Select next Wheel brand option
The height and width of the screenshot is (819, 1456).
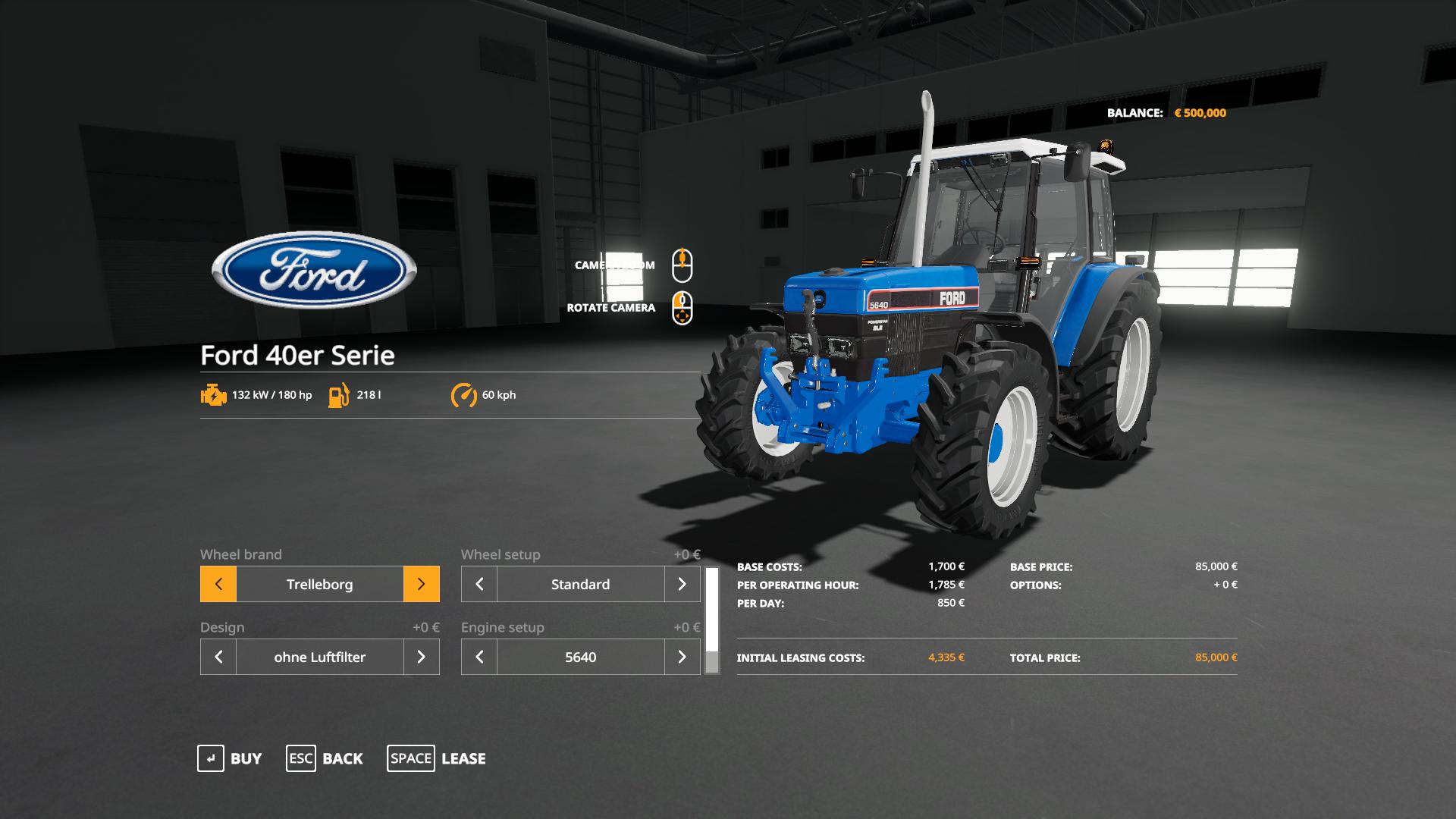tap(421, 584)
